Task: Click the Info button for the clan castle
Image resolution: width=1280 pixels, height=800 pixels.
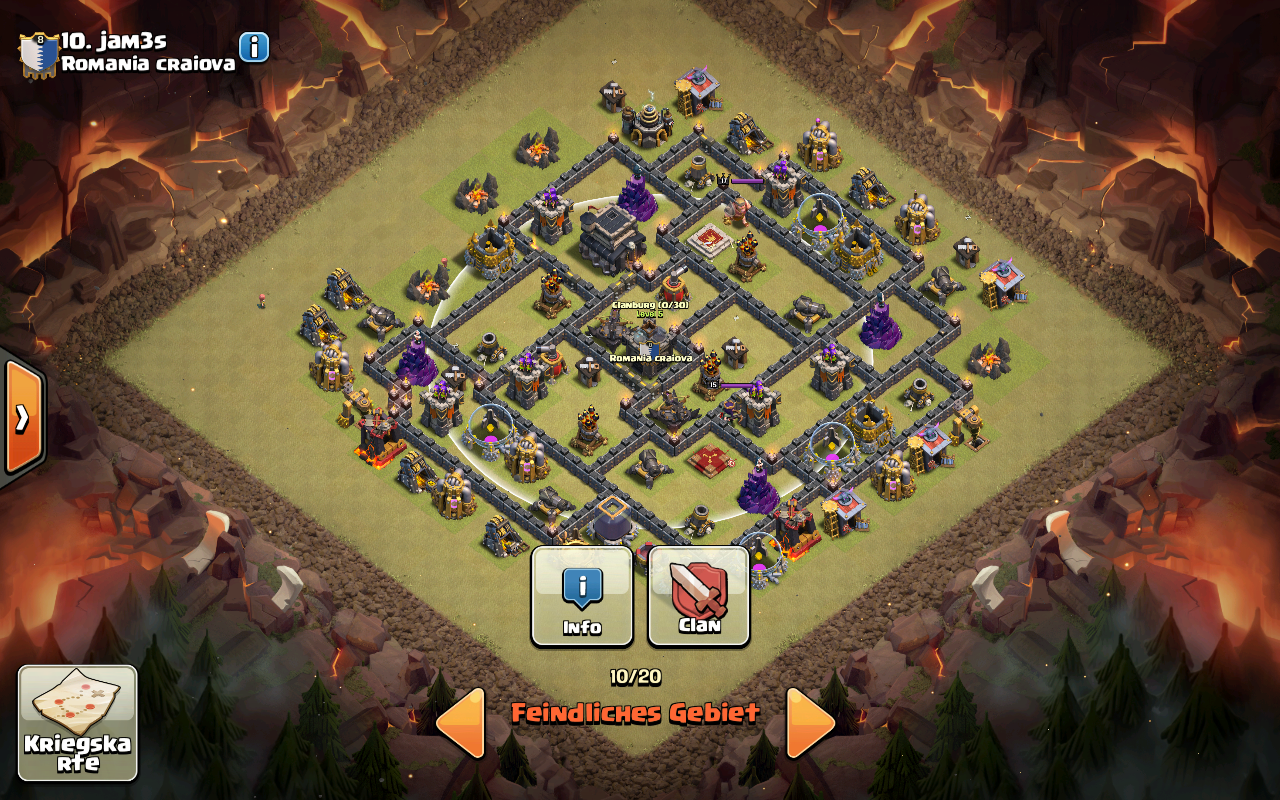Action: click(582, 596)
